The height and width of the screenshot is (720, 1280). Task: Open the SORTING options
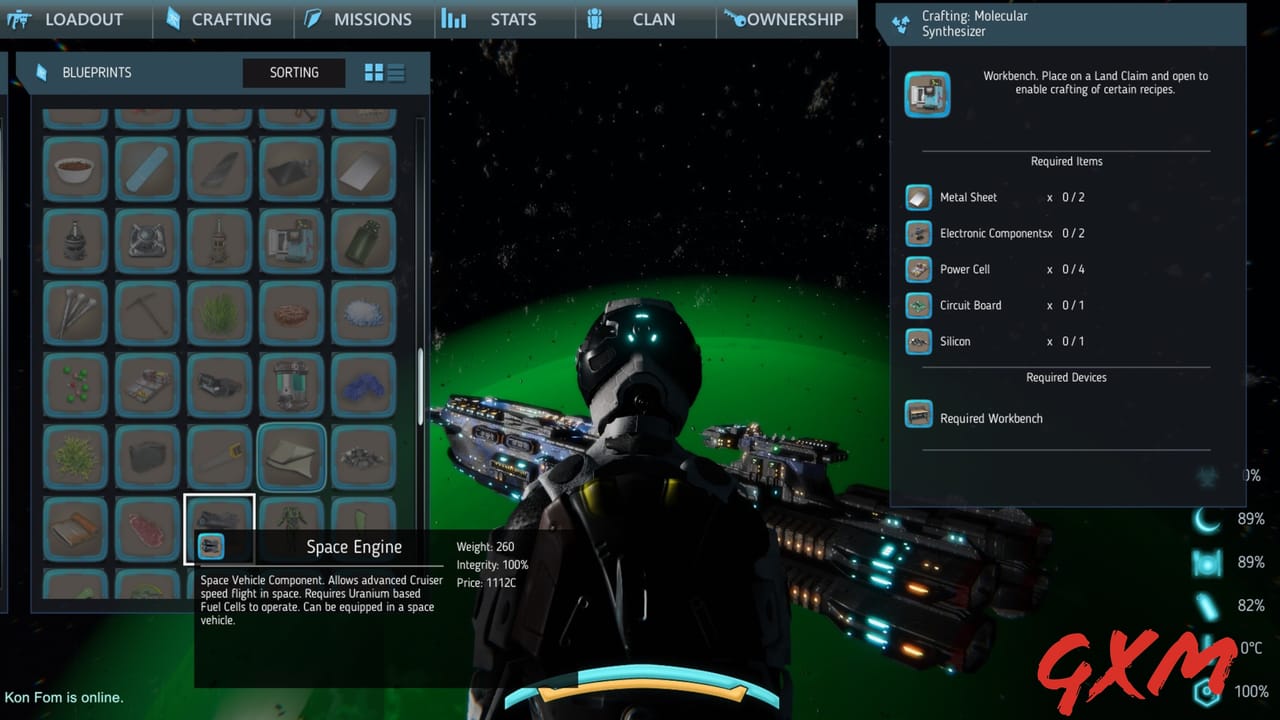293,72
